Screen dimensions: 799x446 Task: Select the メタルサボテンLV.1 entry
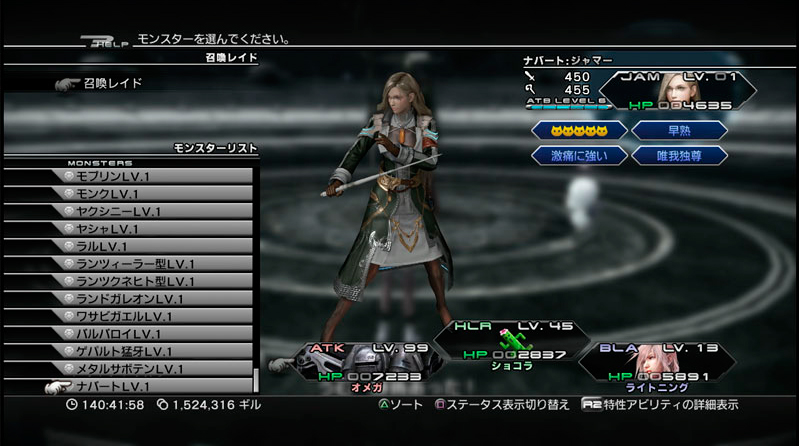point(150,368)
